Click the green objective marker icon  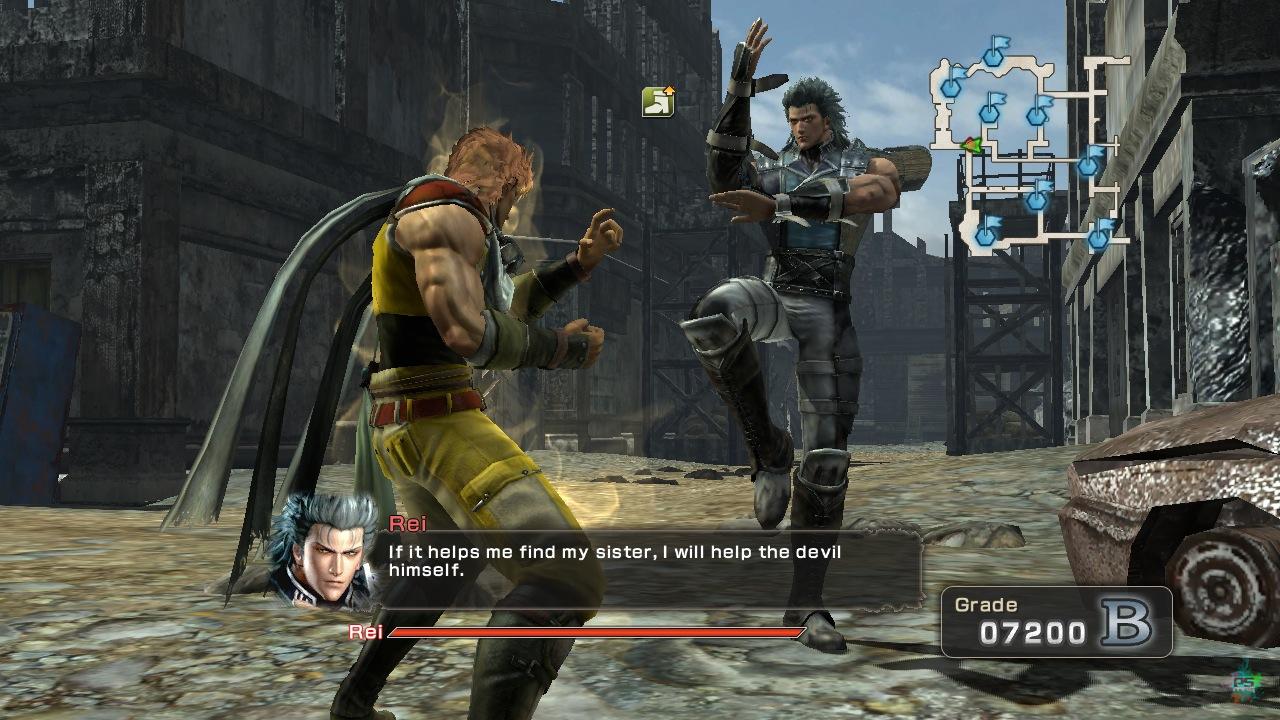658,101
